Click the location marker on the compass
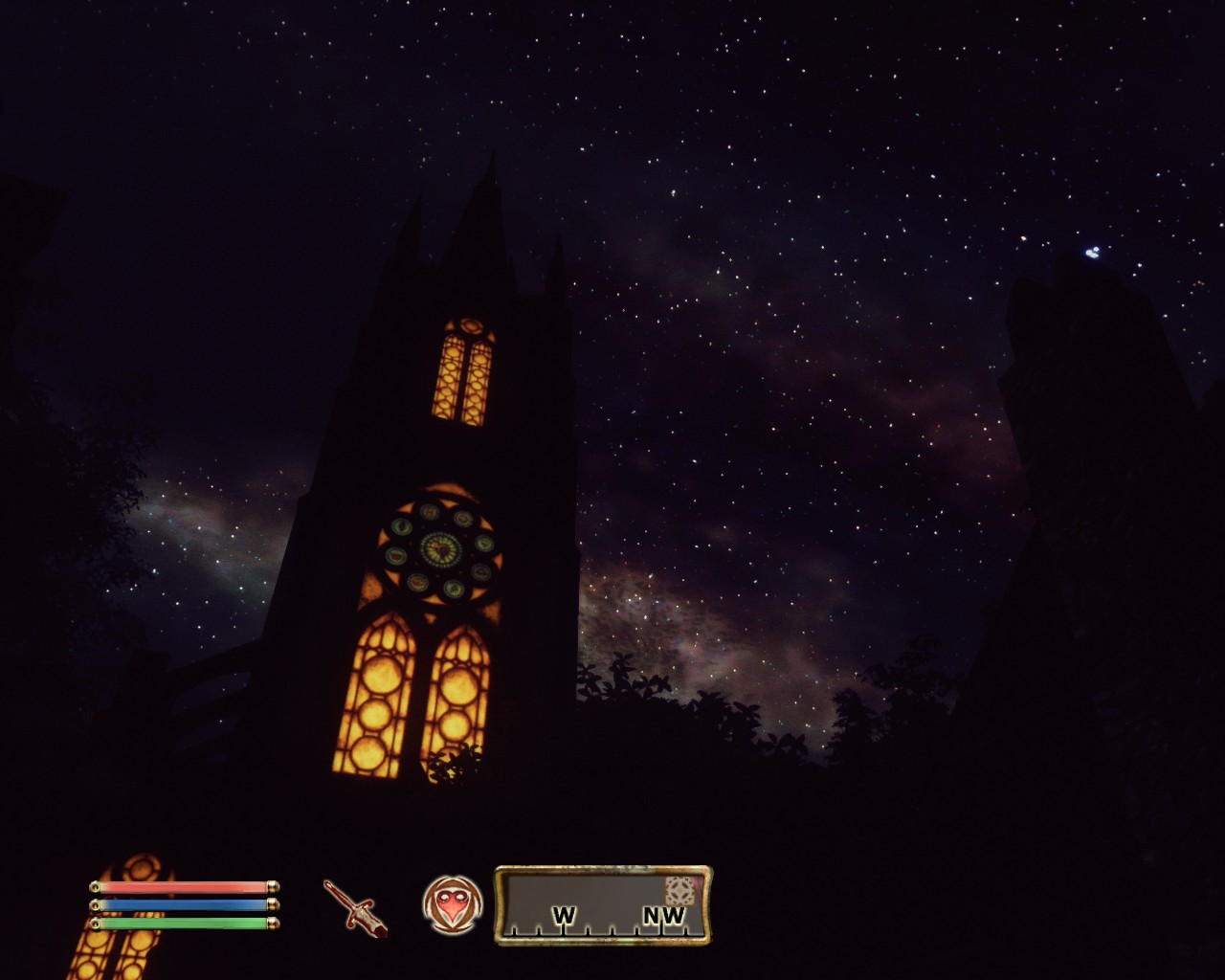The image size is (1225, 980). tap(679, 890)
